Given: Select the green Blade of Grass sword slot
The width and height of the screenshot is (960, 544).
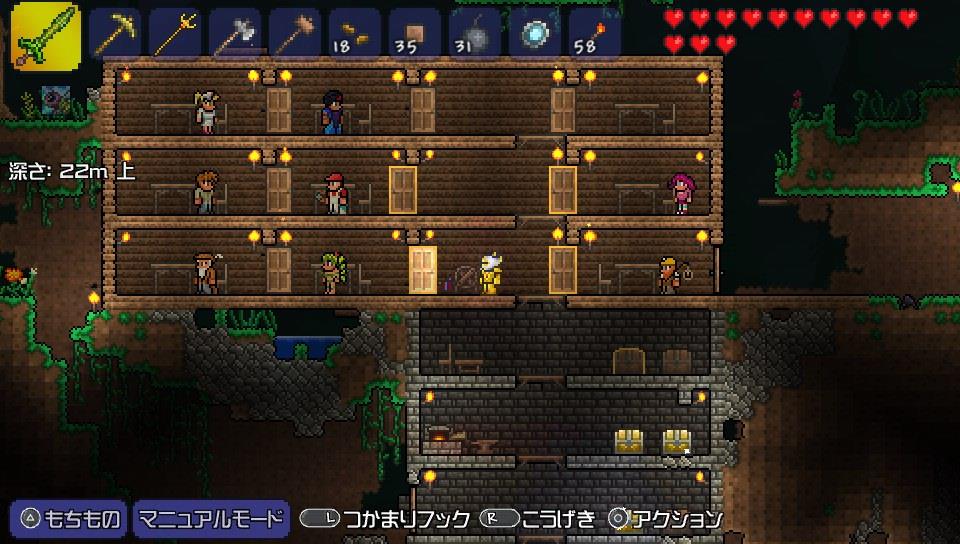Looking at the screenshot, I should coord(46,35).
